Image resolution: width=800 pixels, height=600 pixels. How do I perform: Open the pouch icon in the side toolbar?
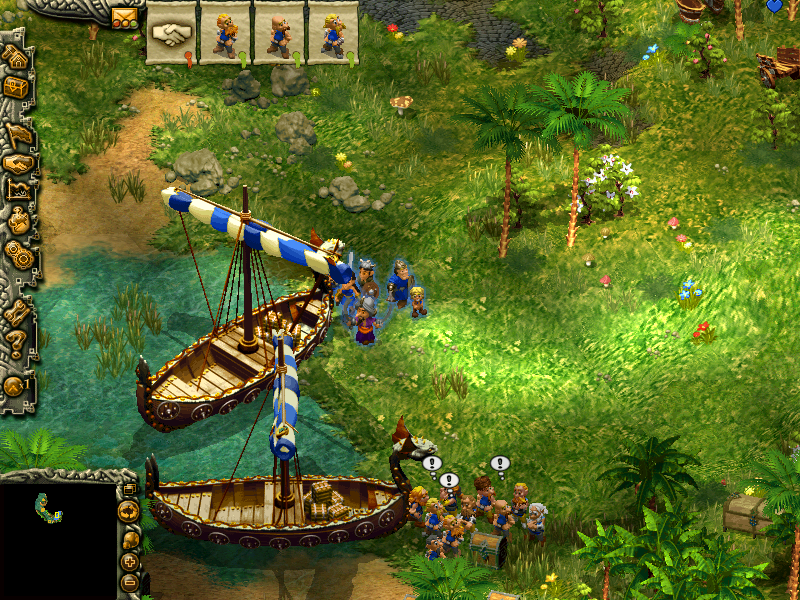tap(19, 221)
